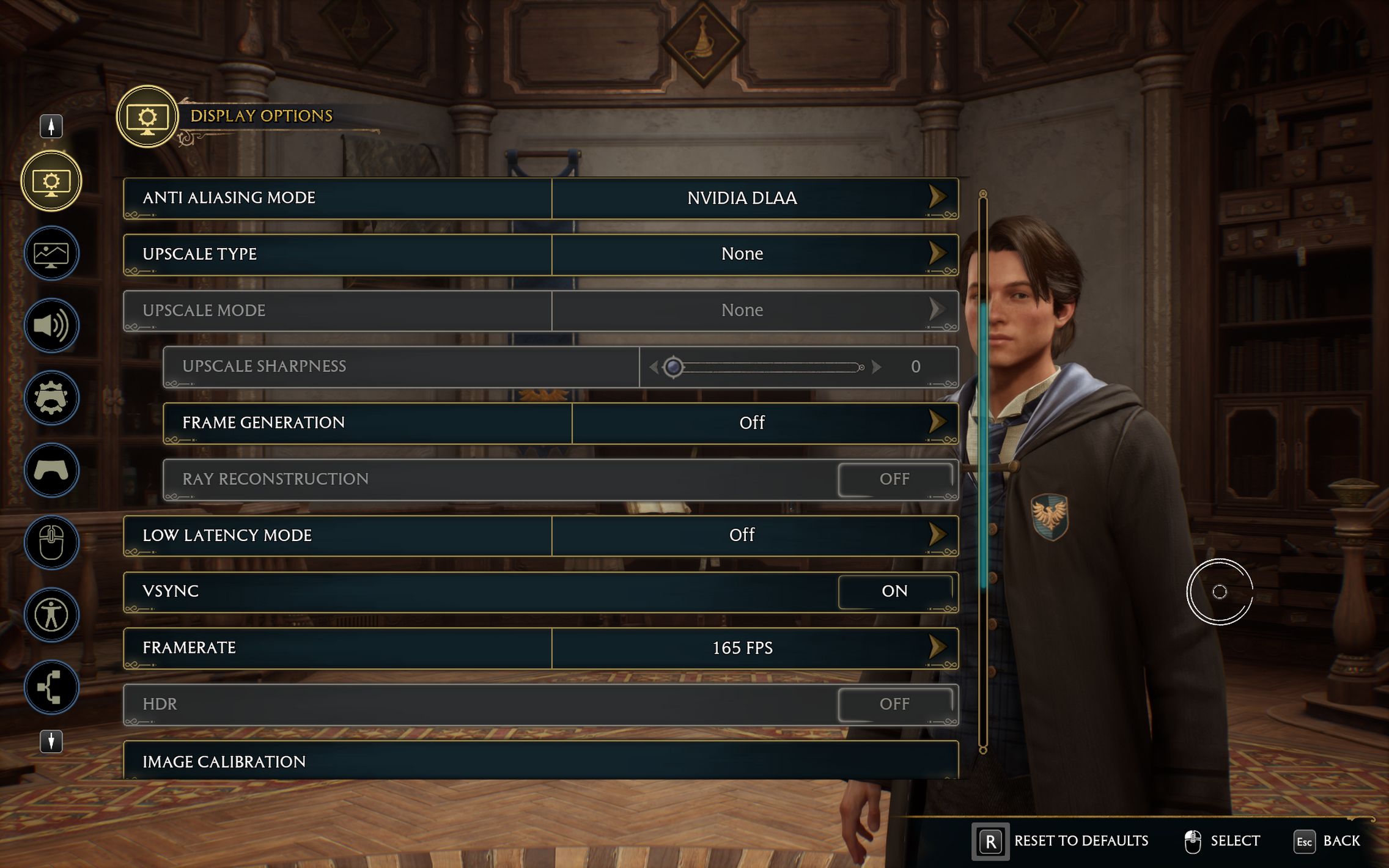This screenshot has width=1389, height=868.
Task: Switch to the mouse options tab
Action: [x=51, y=542]
